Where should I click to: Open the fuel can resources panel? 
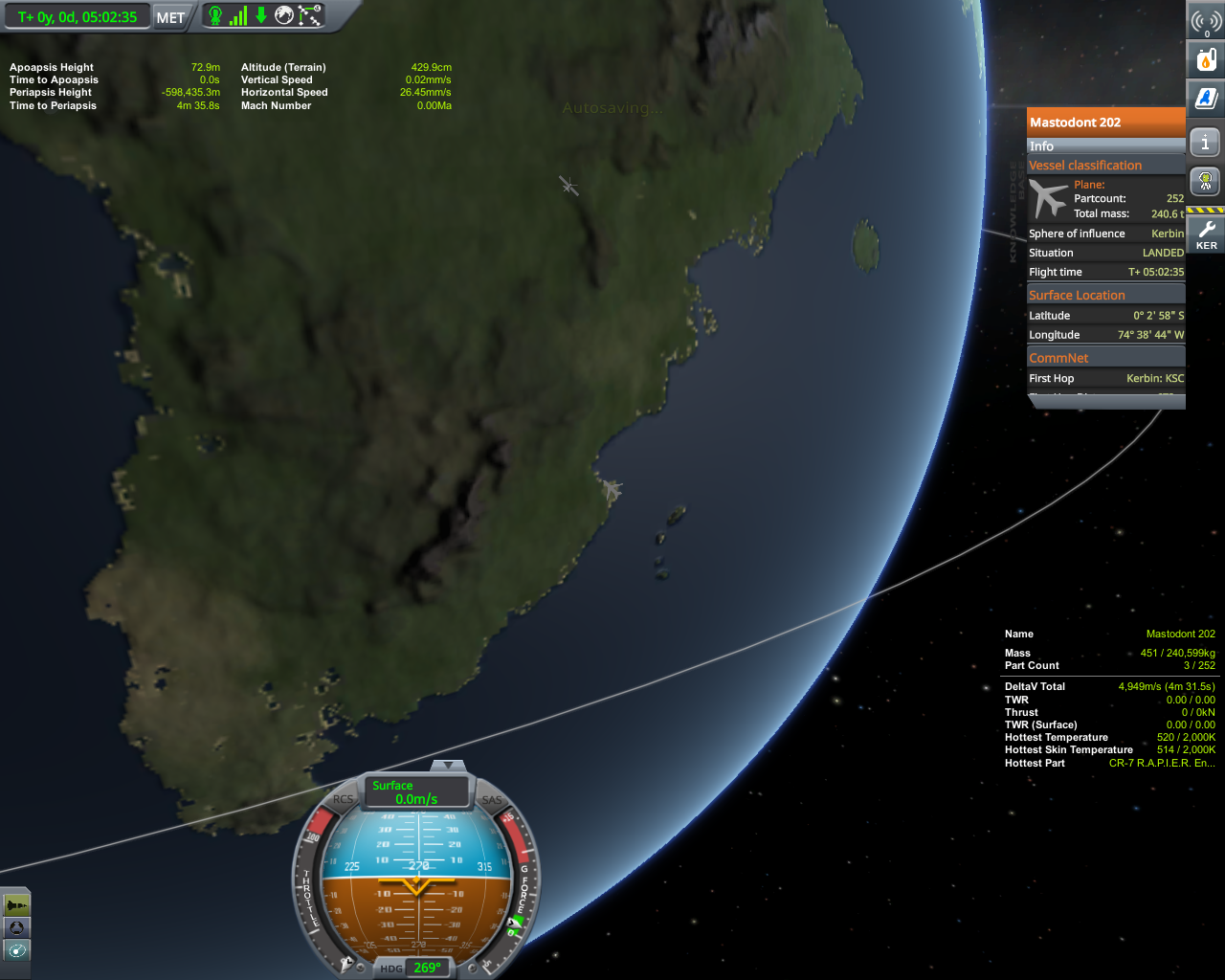[x=1206, y=59]
